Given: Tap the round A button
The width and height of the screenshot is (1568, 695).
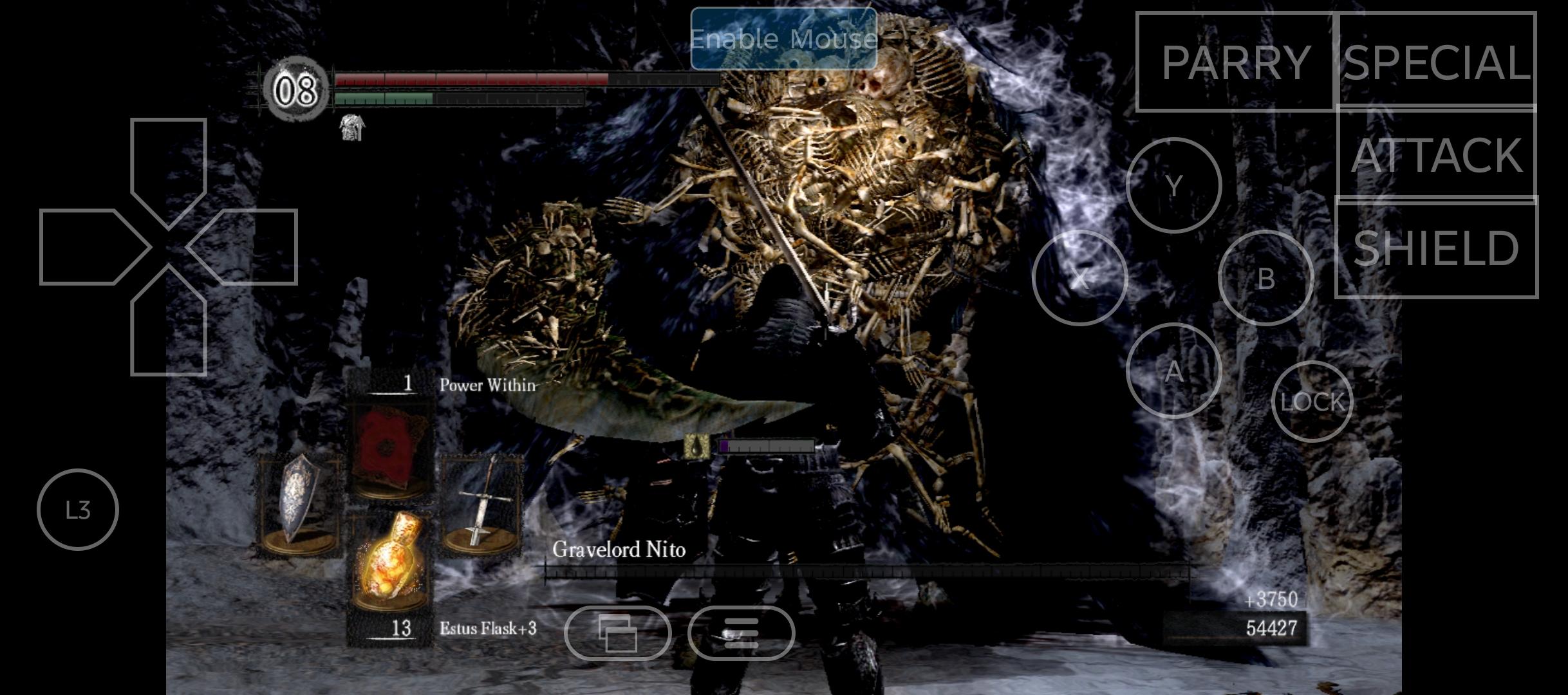Looking at the screenshot, I should 1174,371.
